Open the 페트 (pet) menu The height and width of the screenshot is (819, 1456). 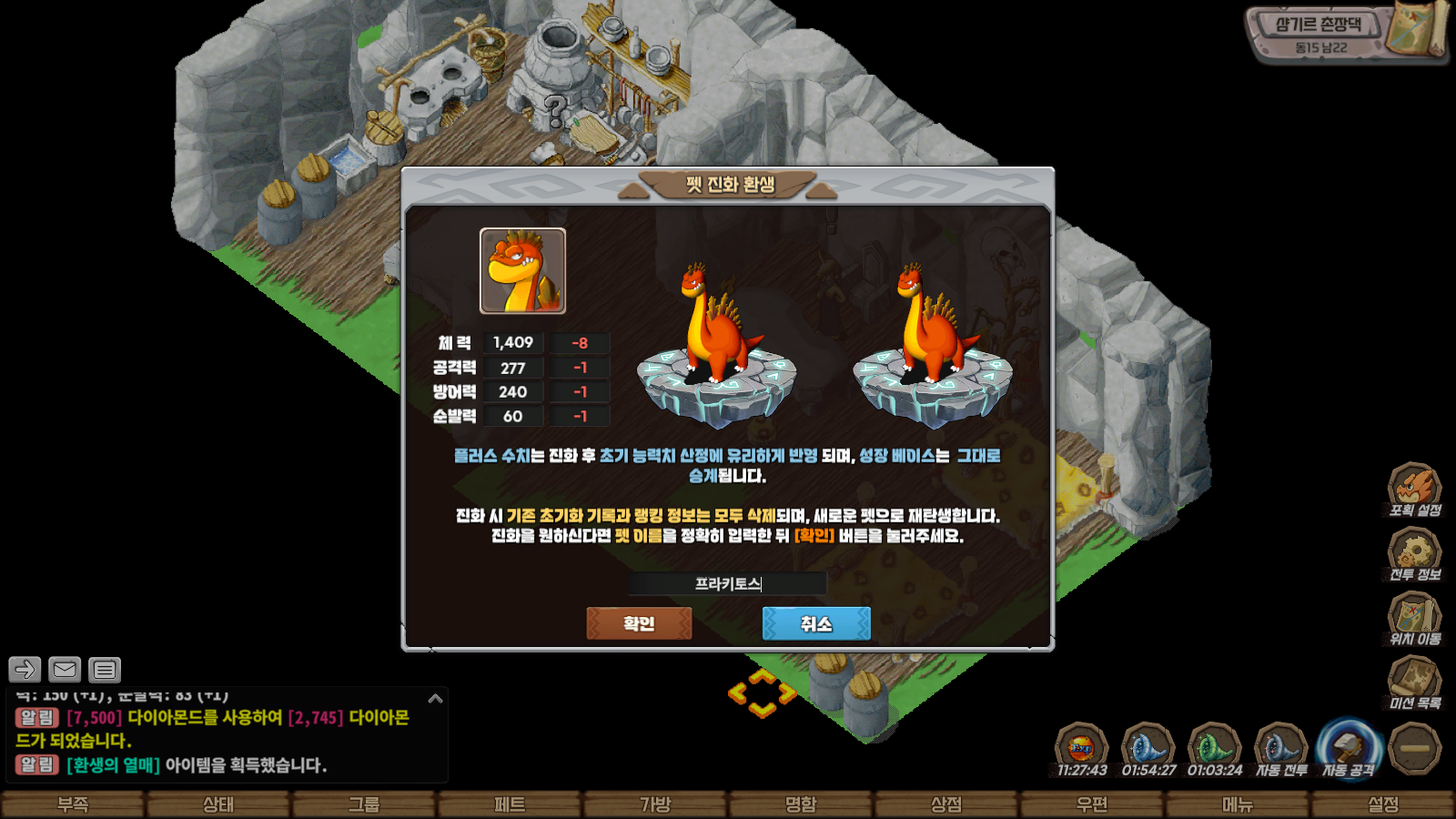coord(510,804)
